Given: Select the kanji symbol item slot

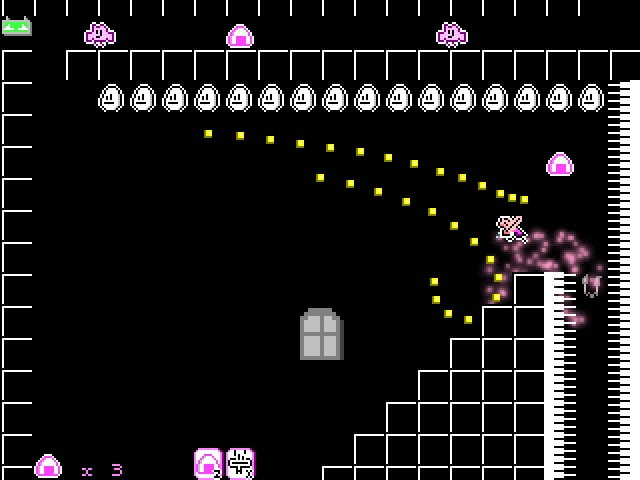Looking at the screenshot, I should [x=240, y=463].
